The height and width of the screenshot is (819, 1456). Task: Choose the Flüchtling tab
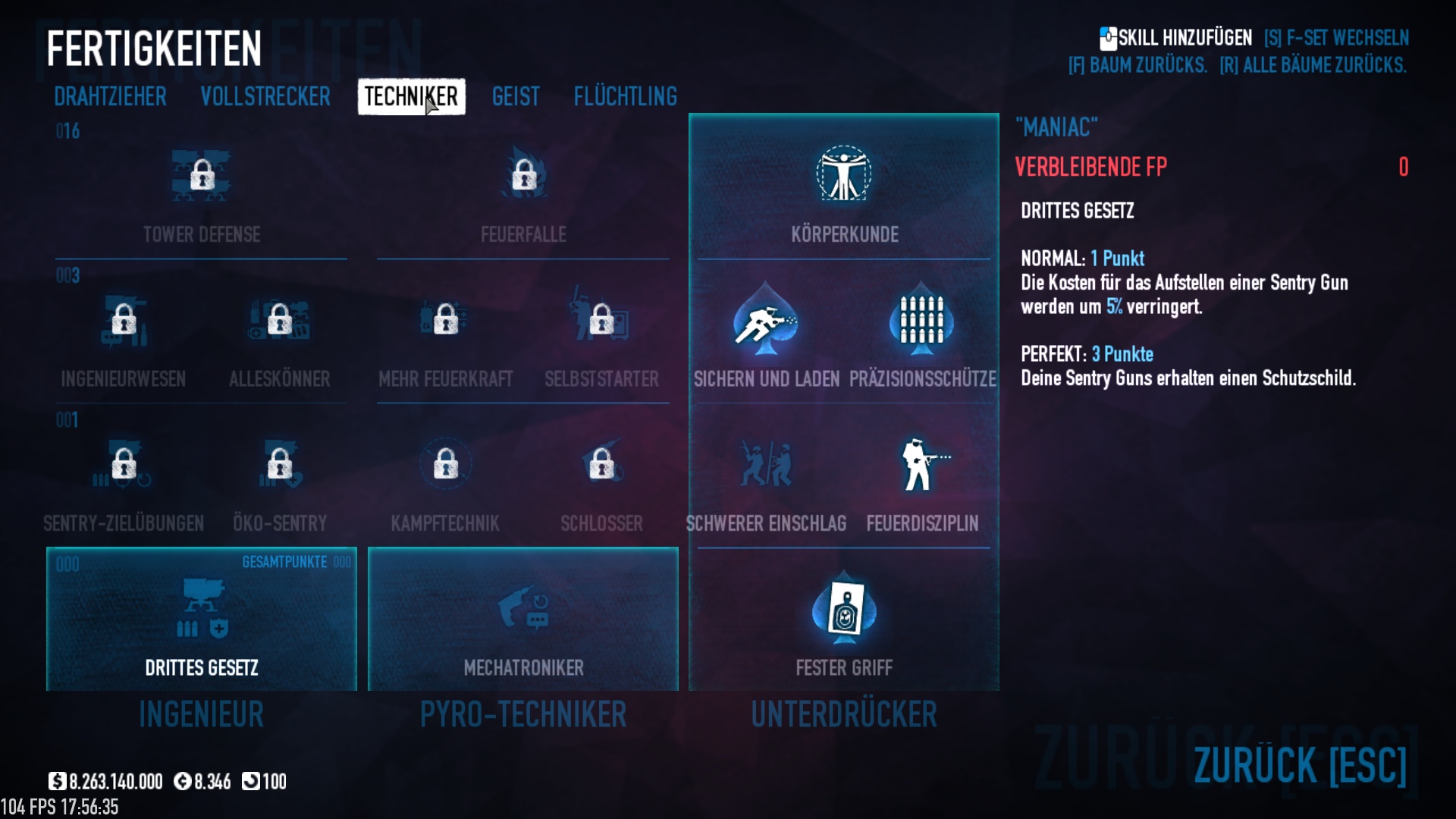click(625, 97)
